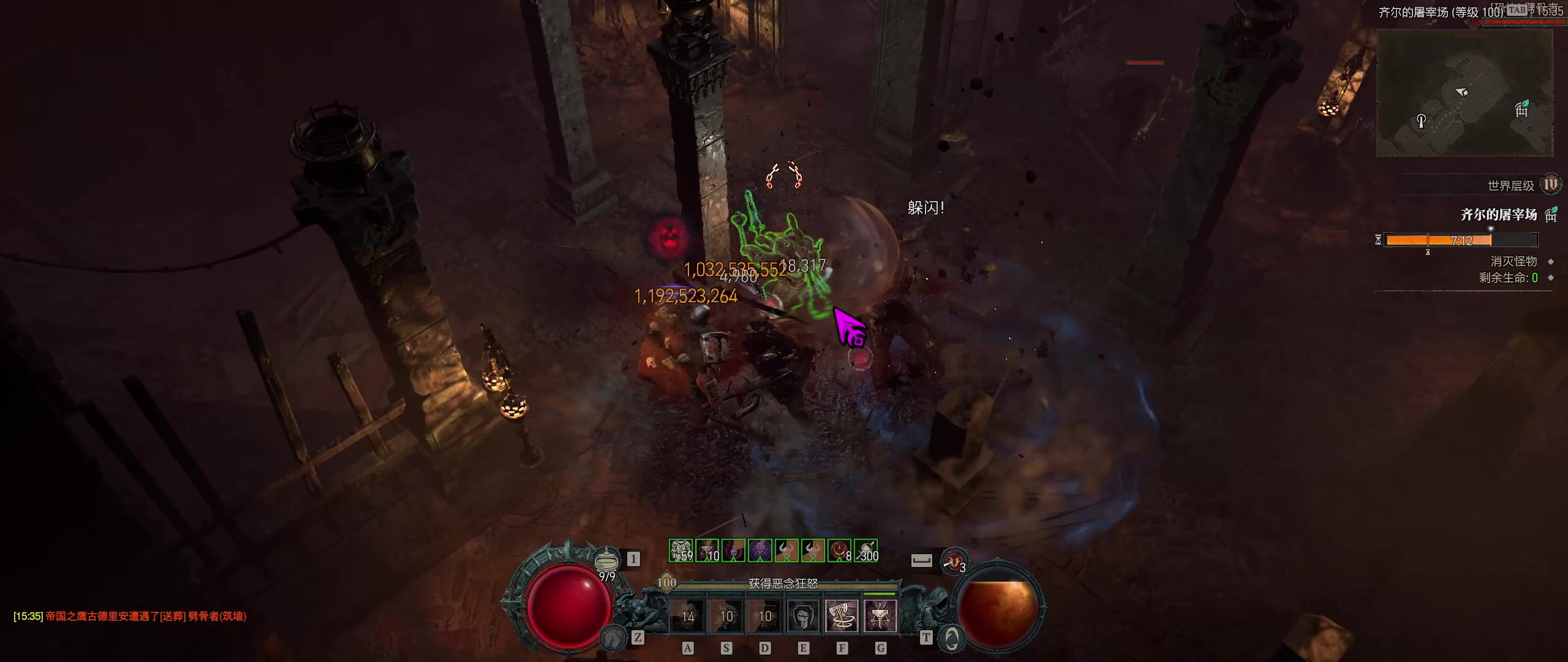This screenshot has width=1568, height=662.
Task: Inspect the red crescent buff showing 8
Action: (x=839, y=550)
